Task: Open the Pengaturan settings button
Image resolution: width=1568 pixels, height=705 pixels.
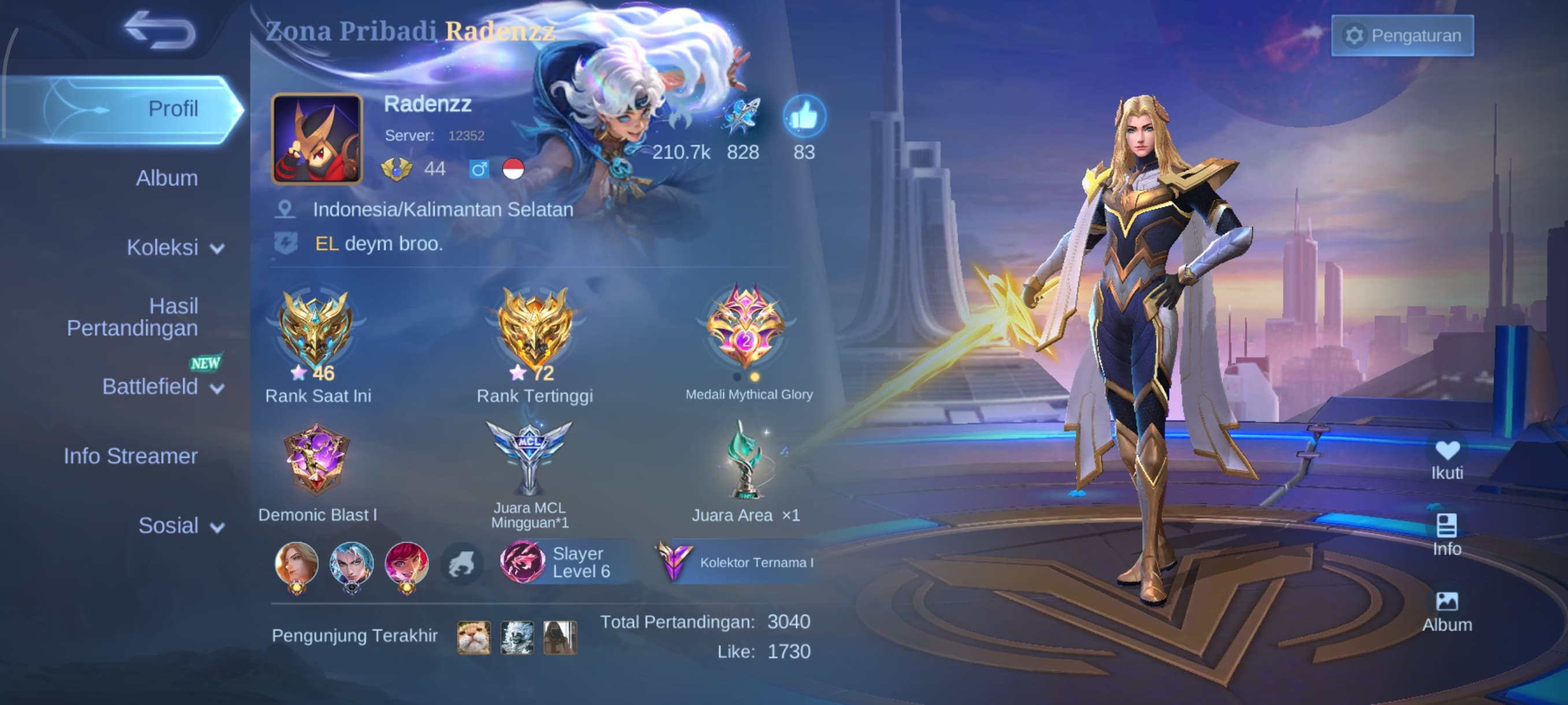Action: click(x=1402, y=36)
